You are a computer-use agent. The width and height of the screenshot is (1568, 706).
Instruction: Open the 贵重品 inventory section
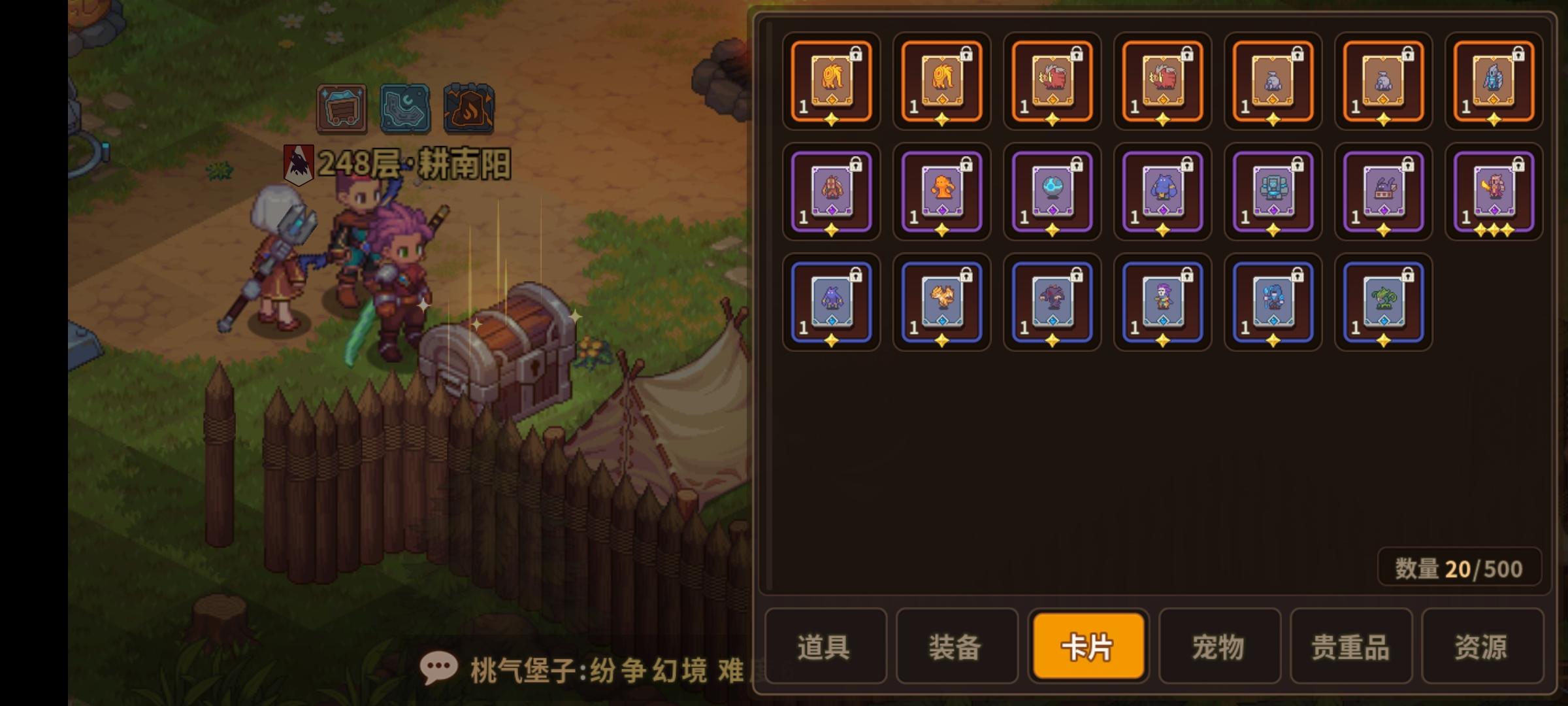(x=1351, y=647)
